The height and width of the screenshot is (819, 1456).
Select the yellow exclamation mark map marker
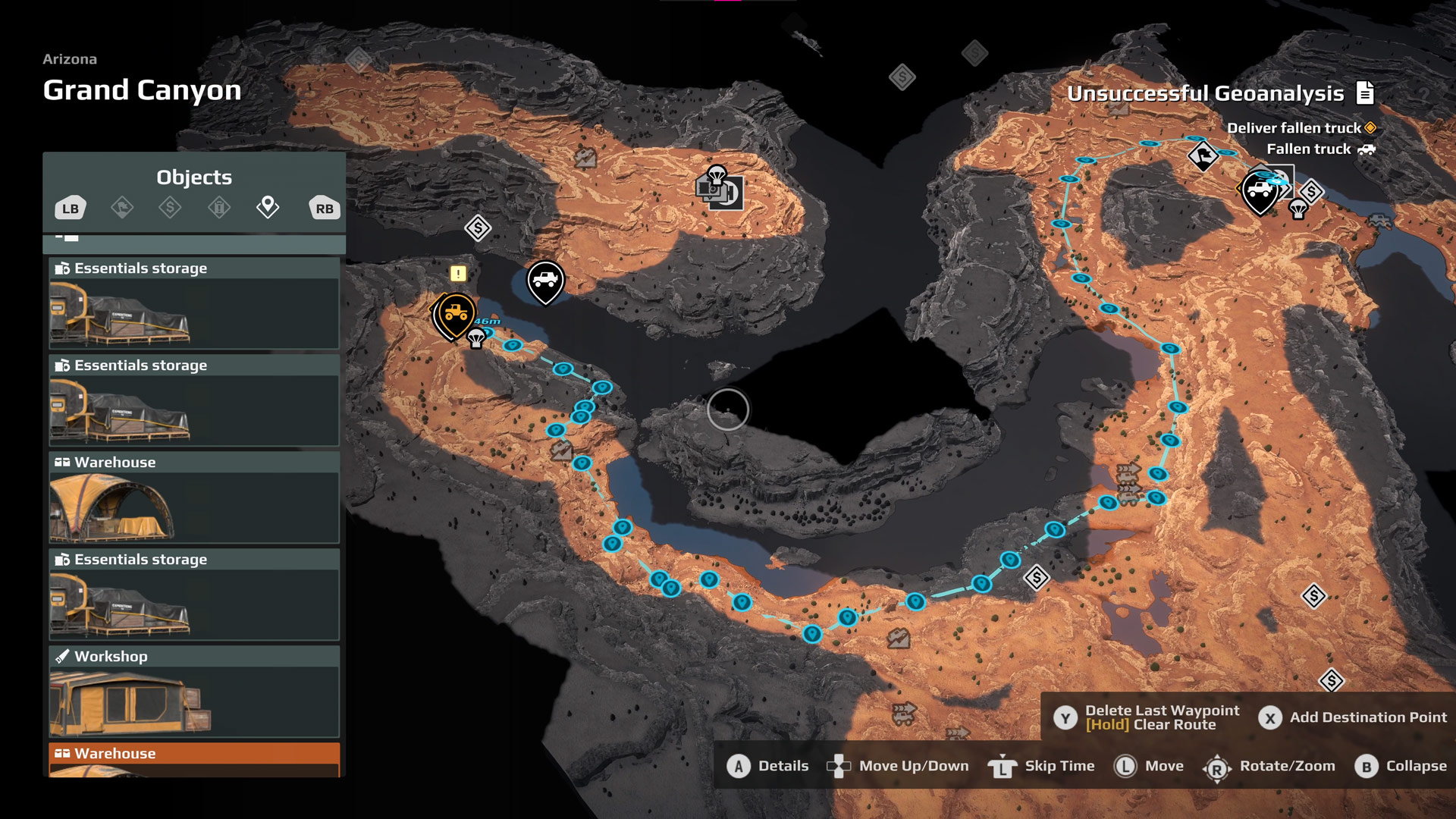pos(458,274)
